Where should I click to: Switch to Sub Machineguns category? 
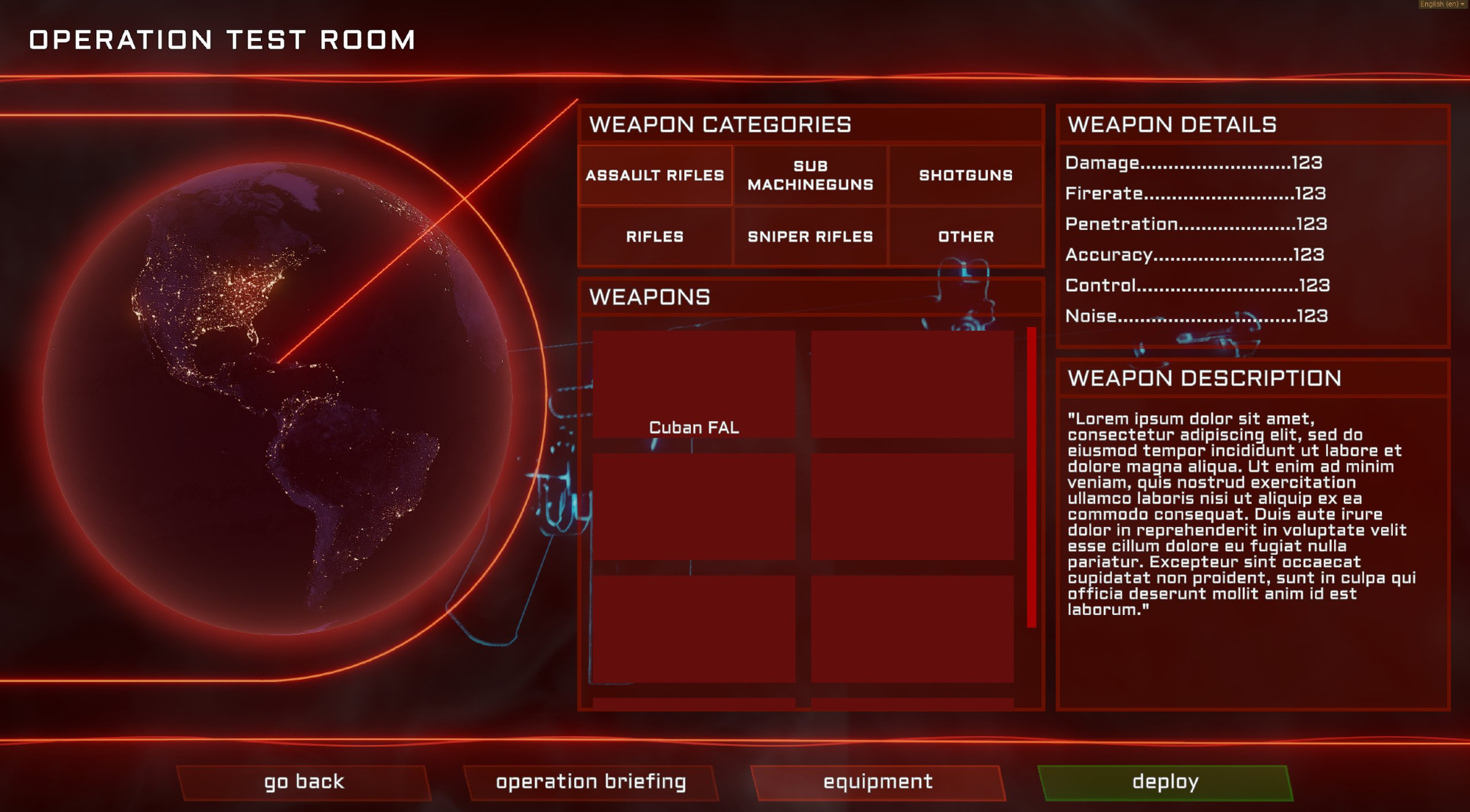point(810,176)
